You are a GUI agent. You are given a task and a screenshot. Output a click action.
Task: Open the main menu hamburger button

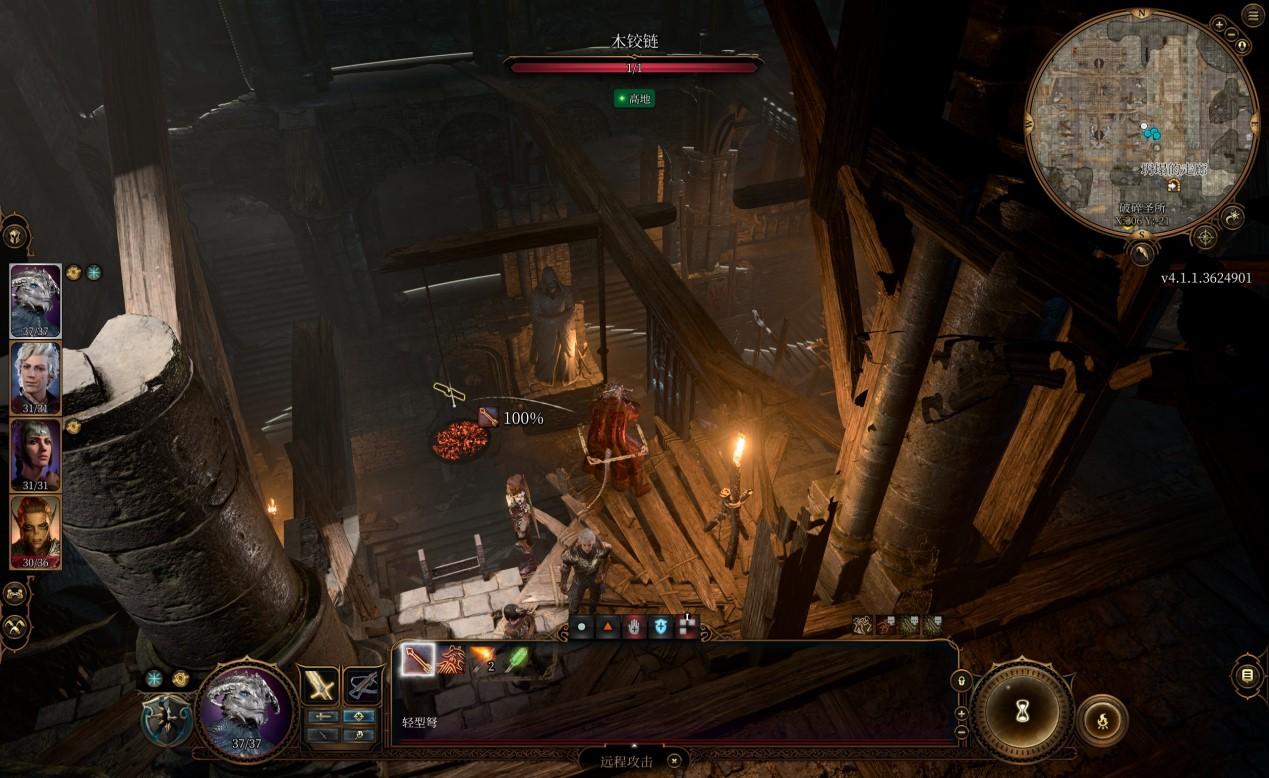click(1252, 14)
